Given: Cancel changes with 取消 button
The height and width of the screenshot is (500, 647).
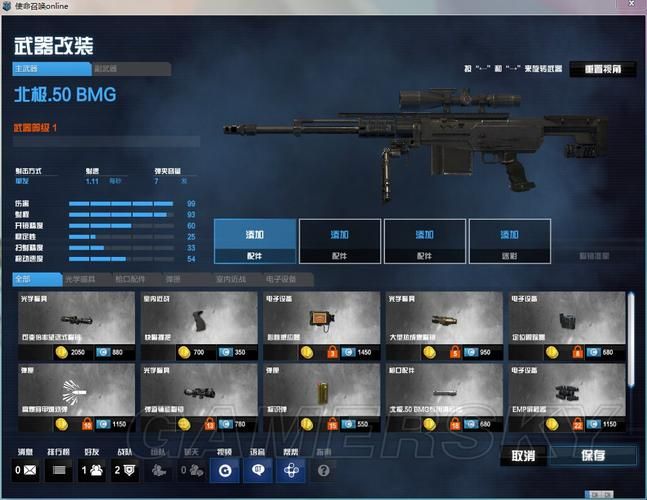Looking at the screenshot, I should [x=523, y=455].
